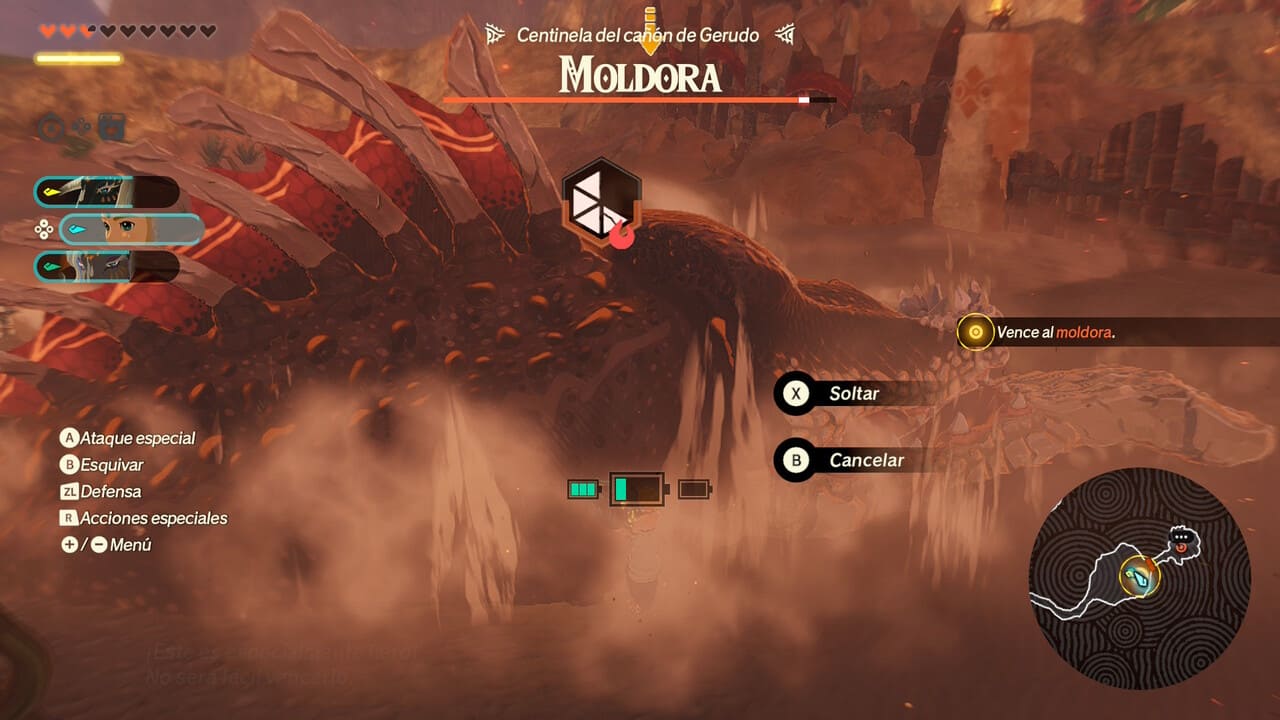Screen dimensions: 1280x720
Task: Select the horned ally portrait with yellow marker
Action: tap(107, 191)
